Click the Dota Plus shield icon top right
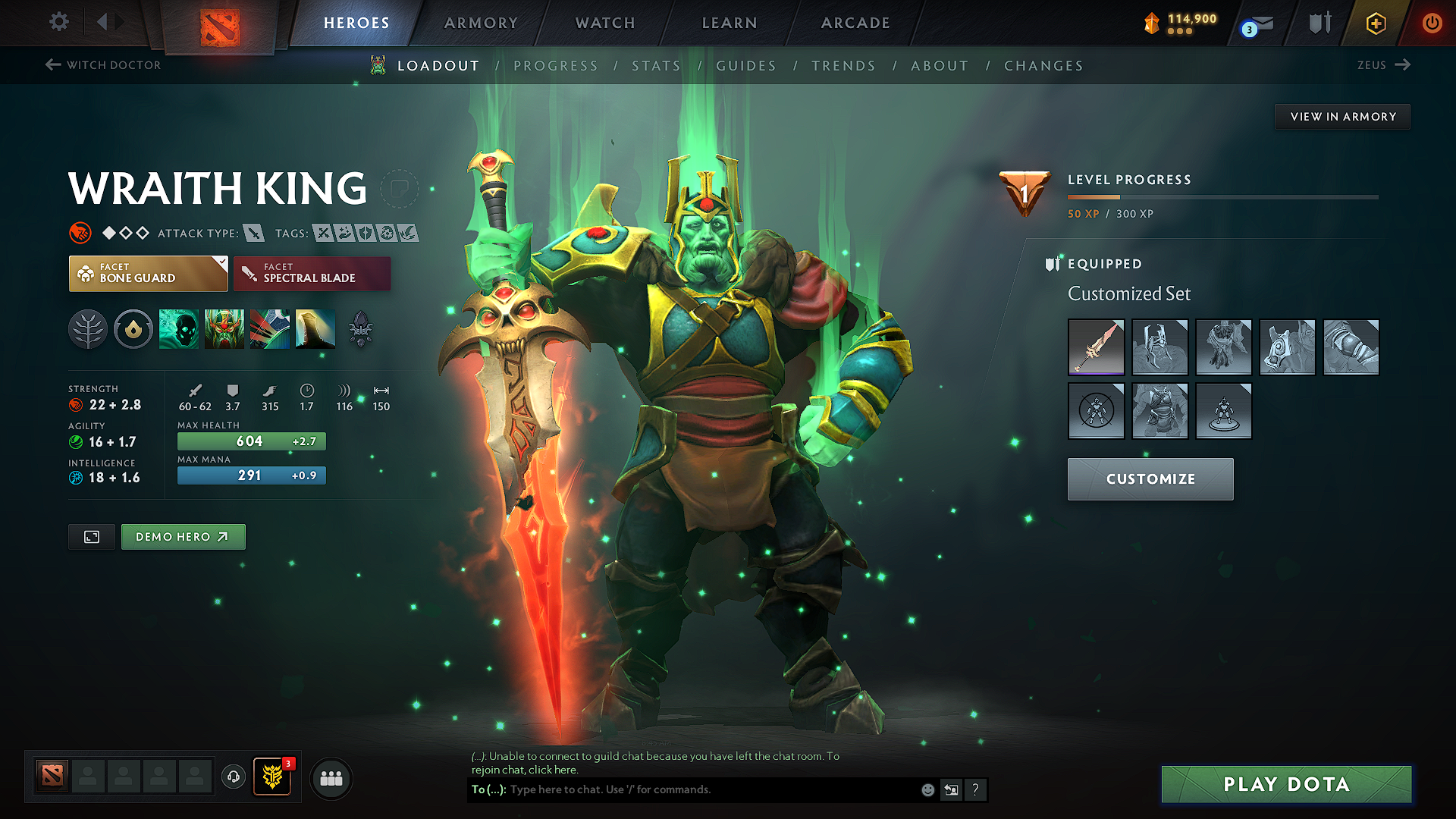Screen dimensions: 1456x819 coord(1319,23)
